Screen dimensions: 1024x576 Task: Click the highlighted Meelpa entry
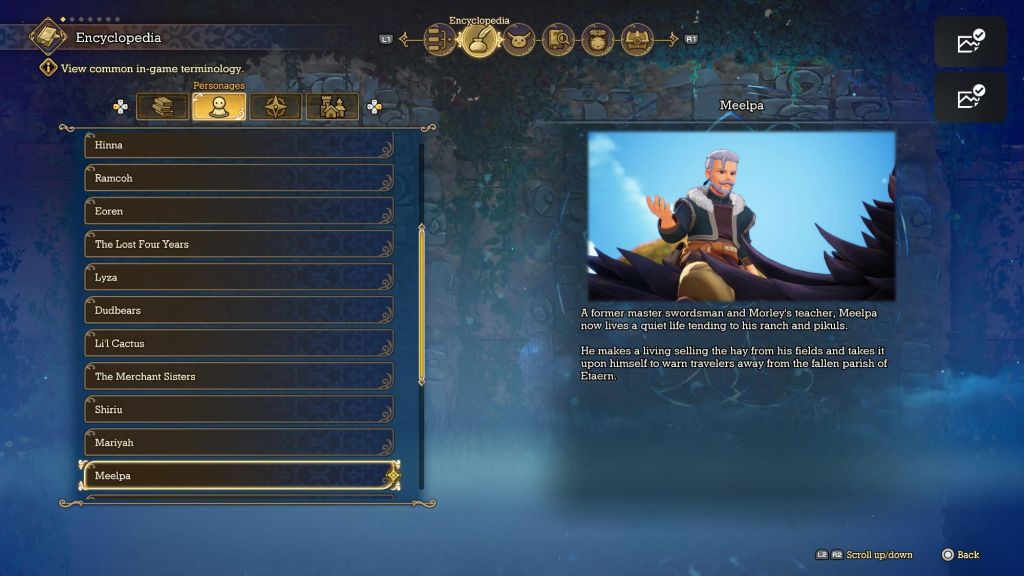point(238,475)
